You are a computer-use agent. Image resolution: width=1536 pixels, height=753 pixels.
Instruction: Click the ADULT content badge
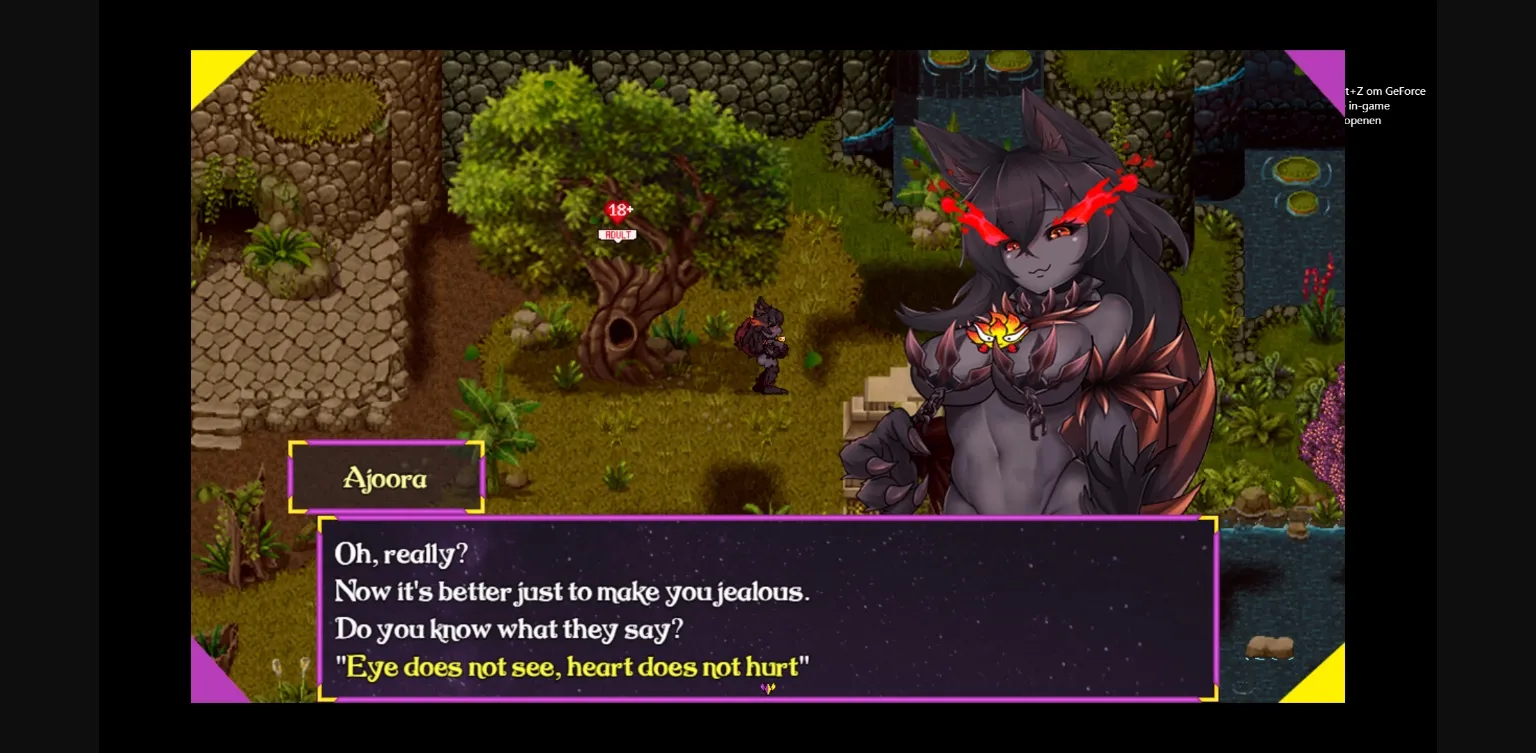617,234
